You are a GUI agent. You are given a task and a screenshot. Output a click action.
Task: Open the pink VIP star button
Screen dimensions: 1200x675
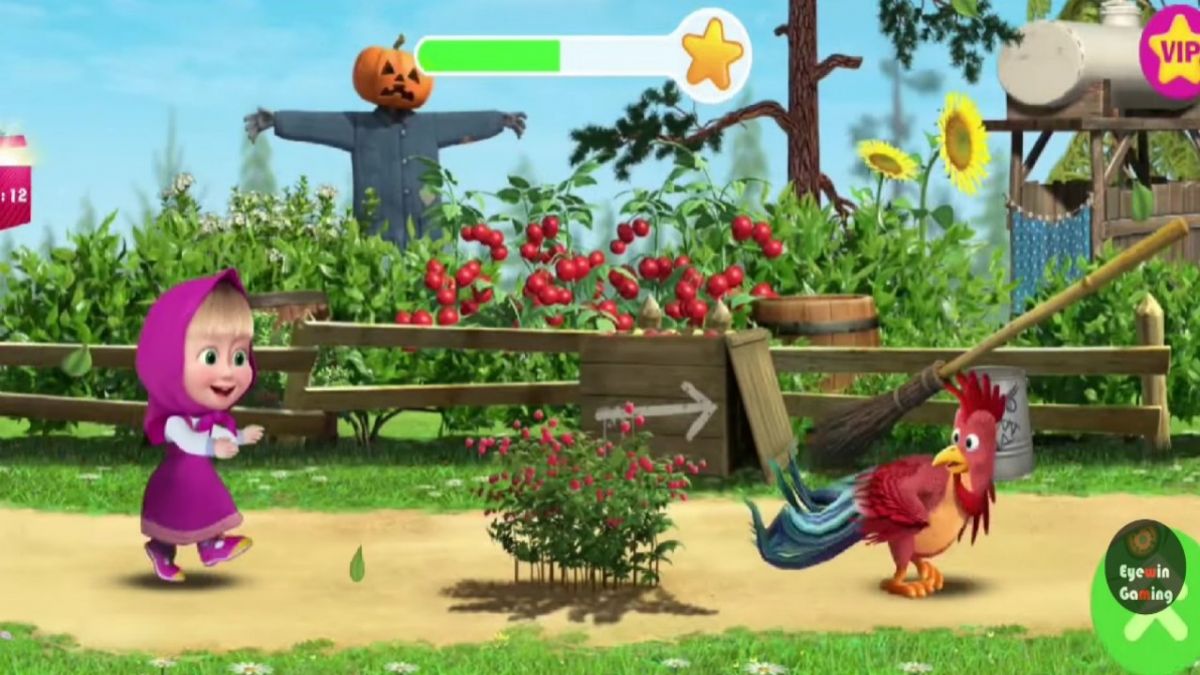pos(1173,49)
